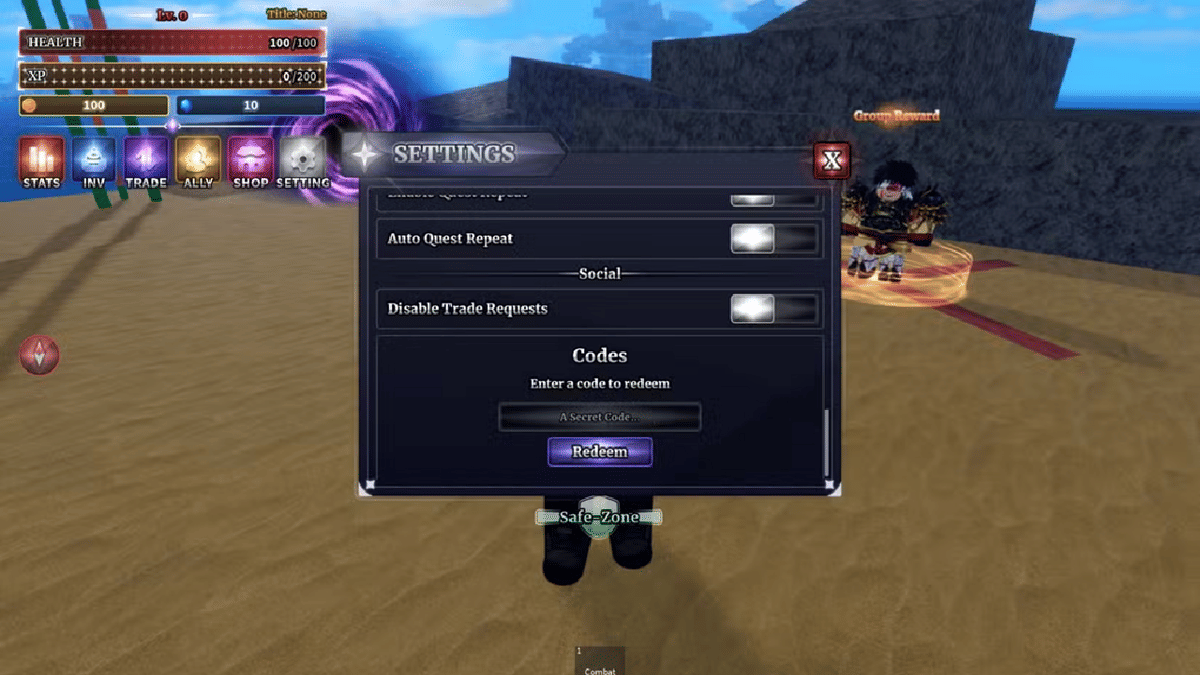Click the Settings panel scrollbar
The width and height of the screenshot is (1200, 675).
point(826,442)
